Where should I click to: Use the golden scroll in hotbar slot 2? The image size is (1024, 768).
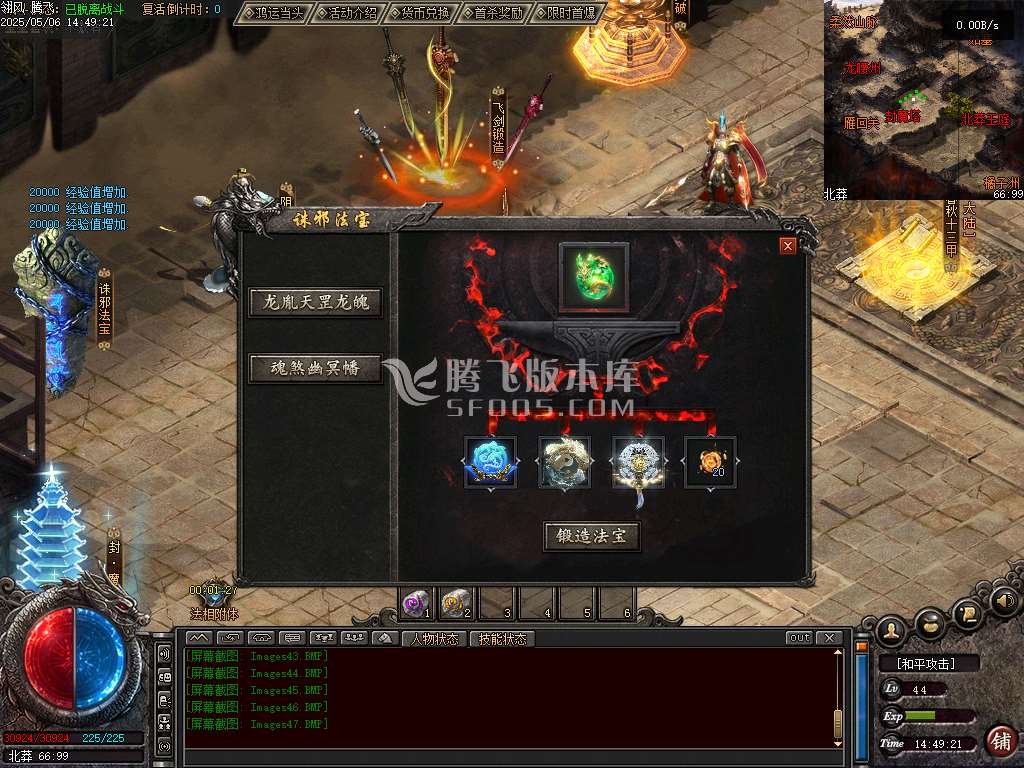[455, 603]
